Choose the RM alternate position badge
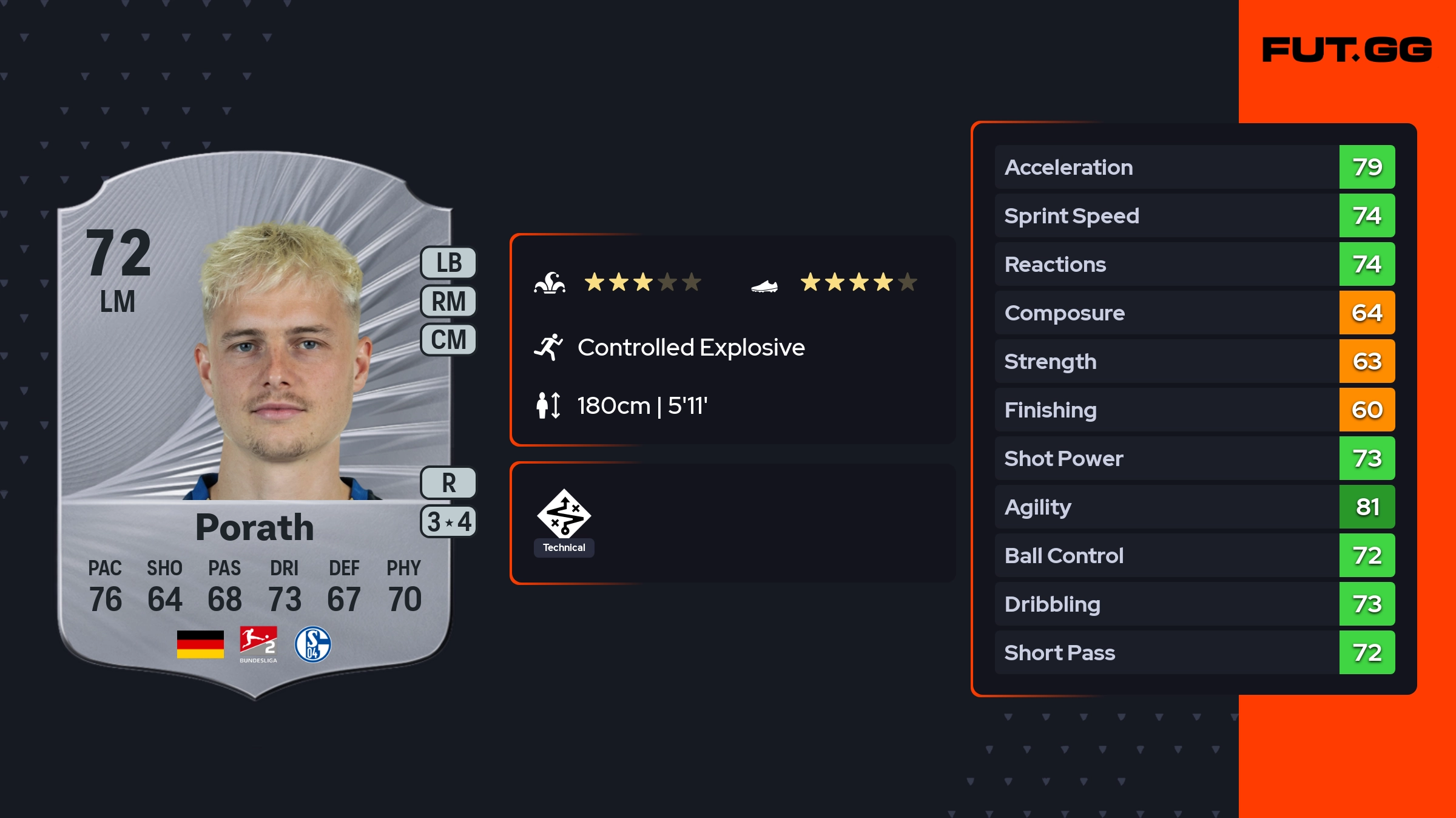 449,301
